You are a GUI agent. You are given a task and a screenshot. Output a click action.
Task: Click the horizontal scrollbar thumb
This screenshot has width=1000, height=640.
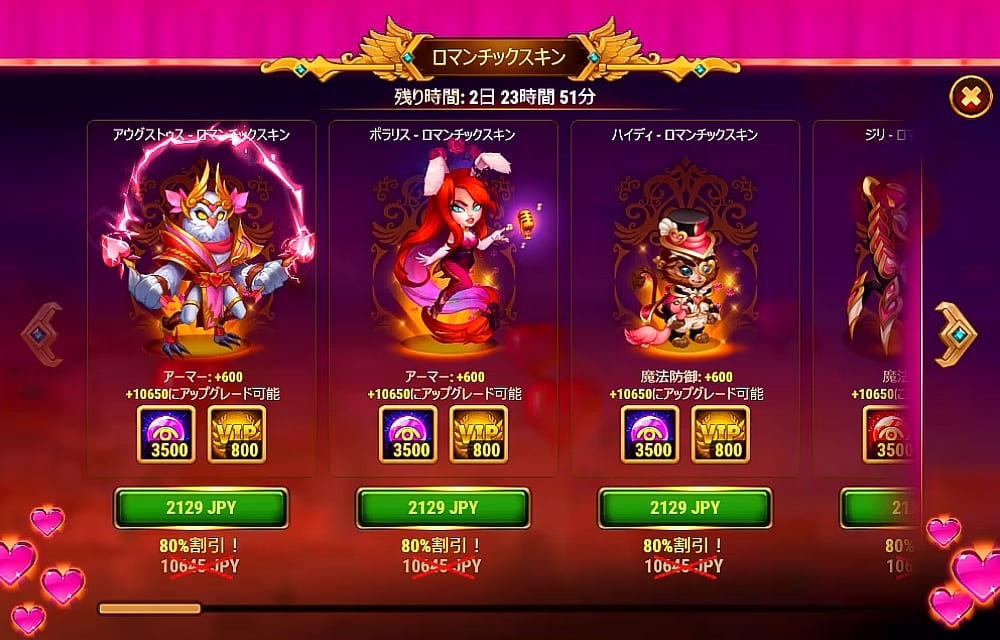pos(149,607)
